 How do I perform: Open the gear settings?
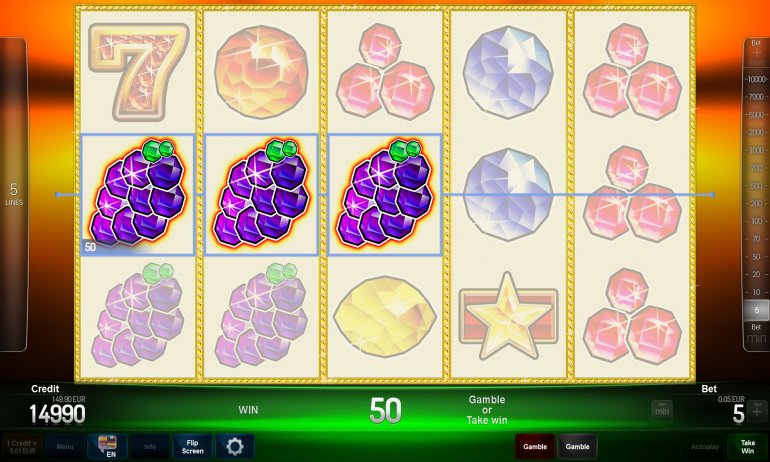234,446
